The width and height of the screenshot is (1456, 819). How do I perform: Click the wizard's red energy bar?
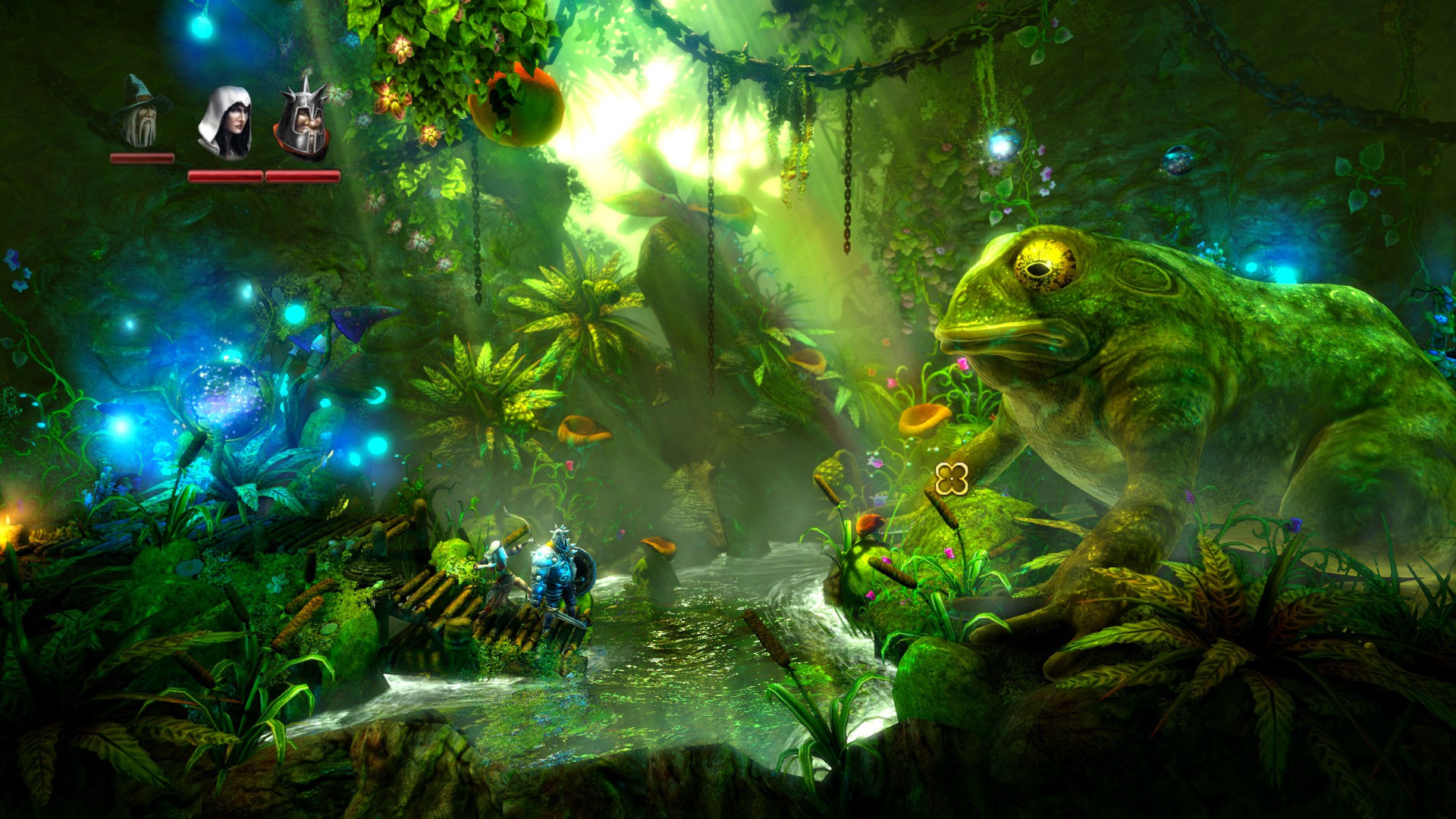tap(140, 159)
